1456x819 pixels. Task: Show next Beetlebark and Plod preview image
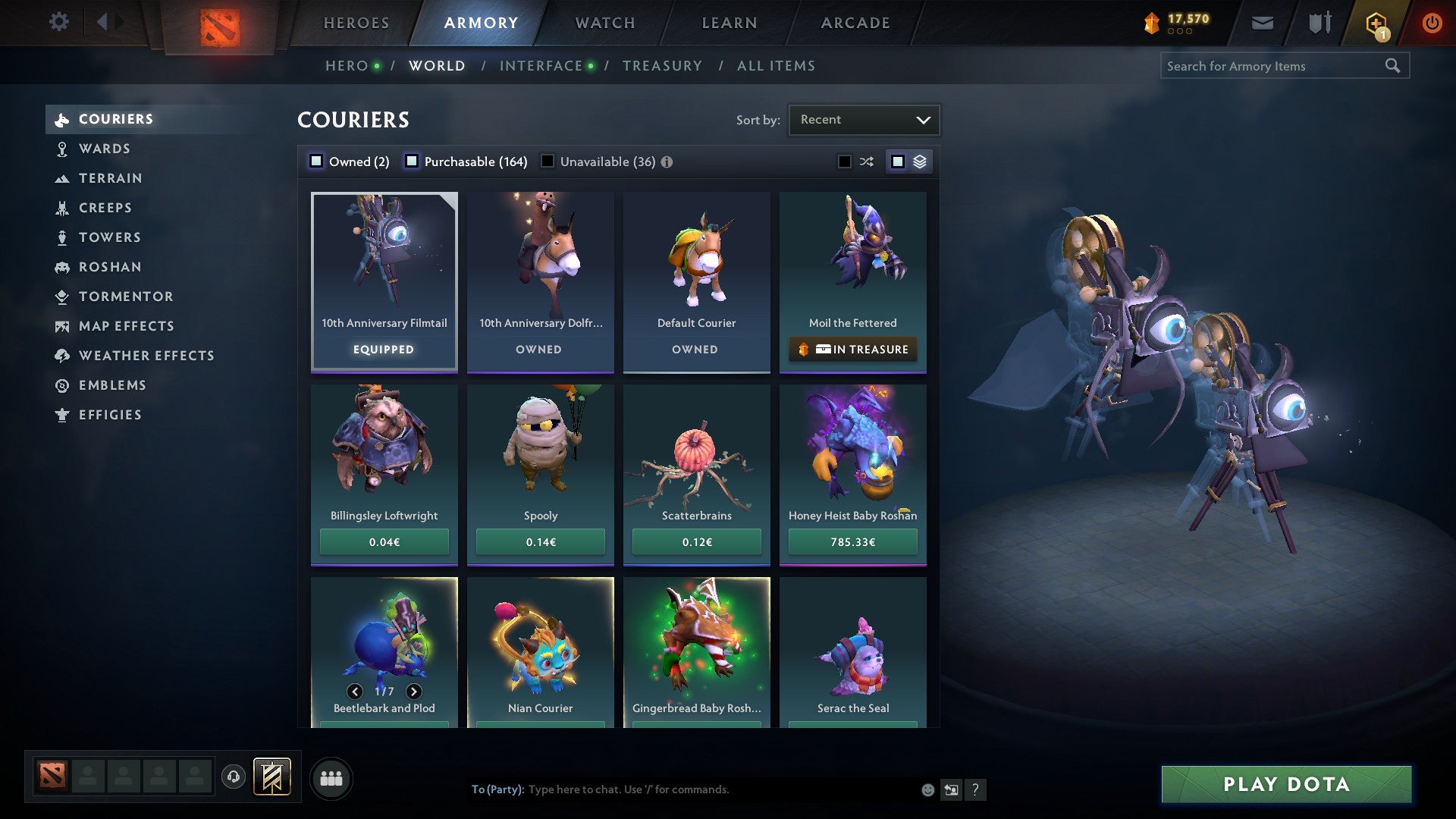(414, 692)
